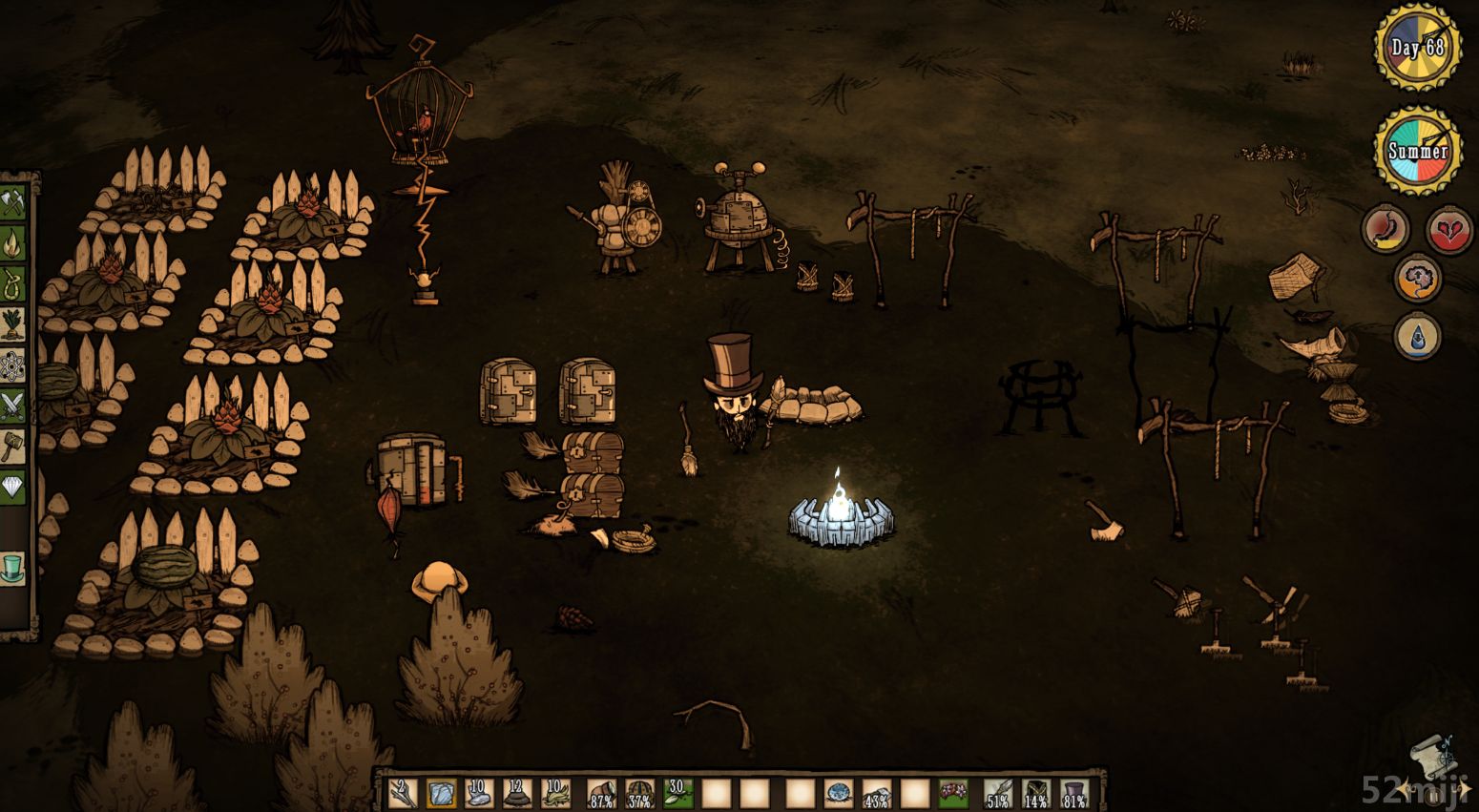
Task: Select the 43% durability rock item slot
Action: click(x=877, y=793)
